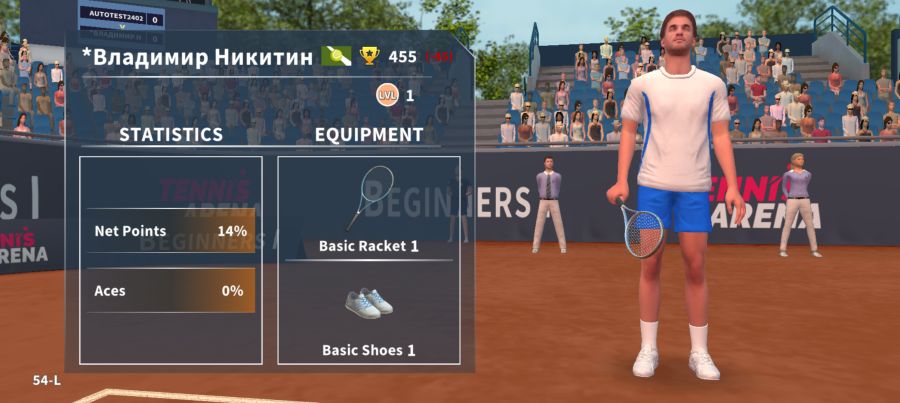This screenshot has width=900, height=403.
Task: Click the gold trophy icon
Action: click(x=370, y=56)
